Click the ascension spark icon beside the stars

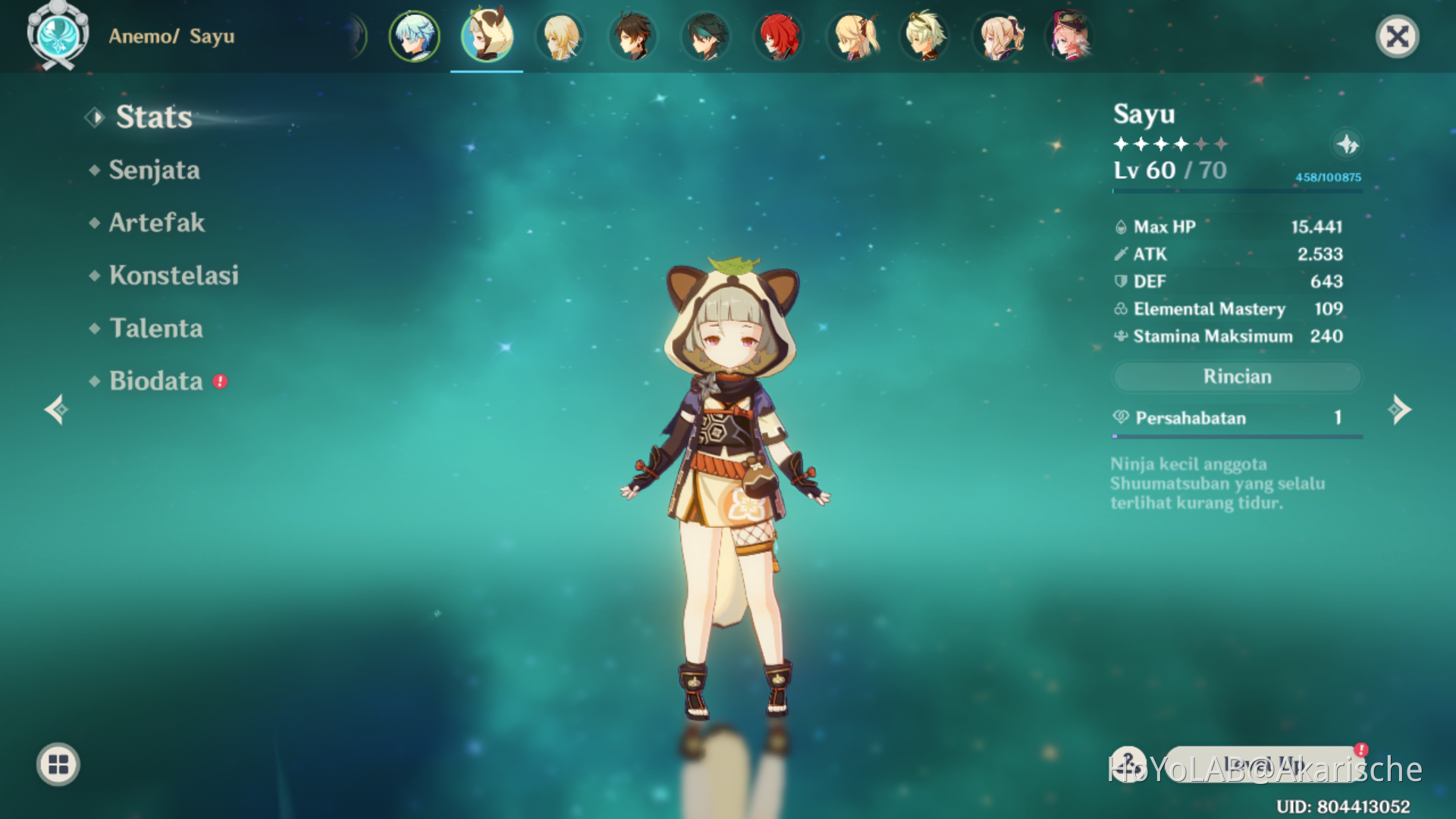[1348, 144]
